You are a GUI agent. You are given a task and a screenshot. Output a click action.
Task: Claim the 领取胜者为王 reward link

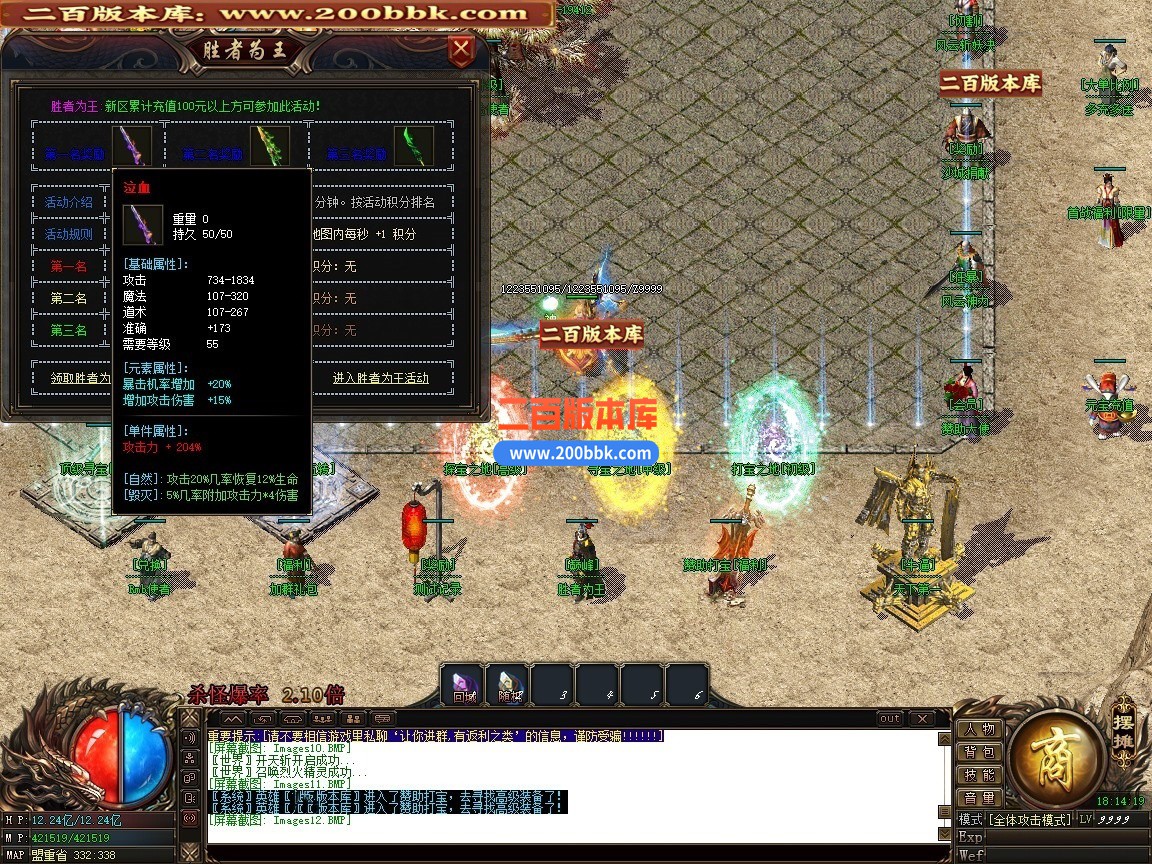80,378
